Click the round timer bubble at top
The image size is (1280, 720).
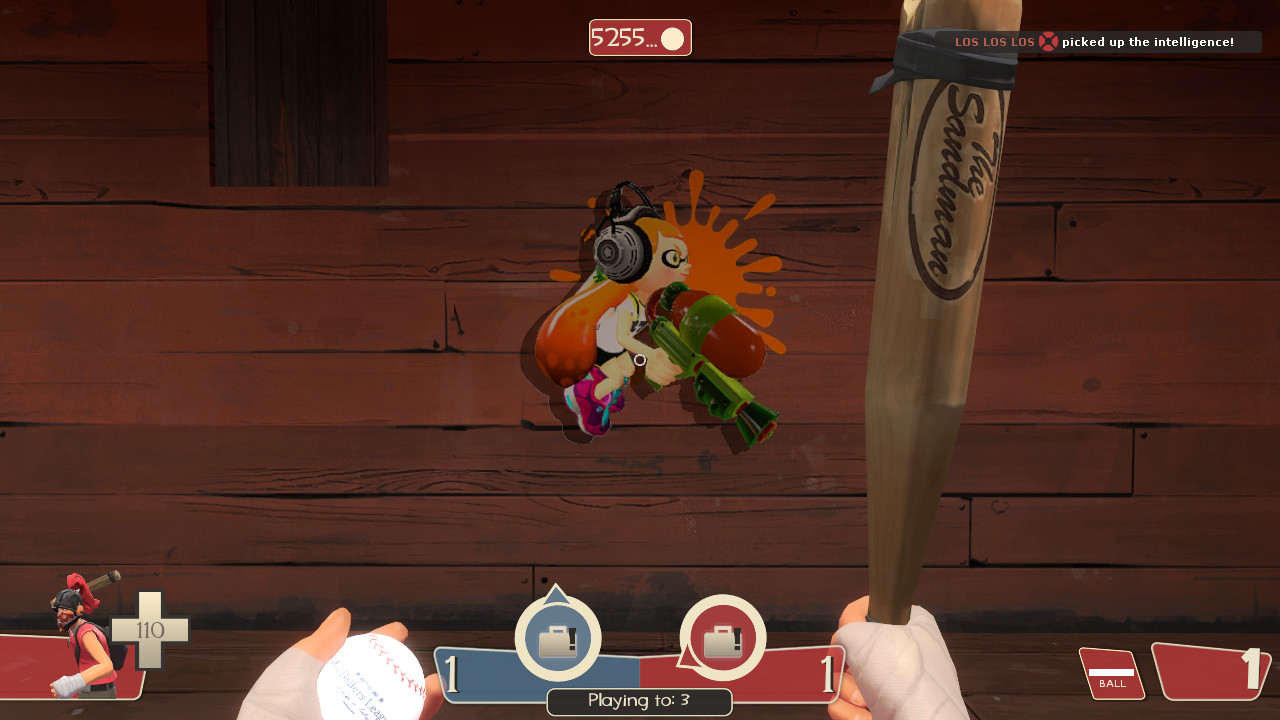(639, 37)
